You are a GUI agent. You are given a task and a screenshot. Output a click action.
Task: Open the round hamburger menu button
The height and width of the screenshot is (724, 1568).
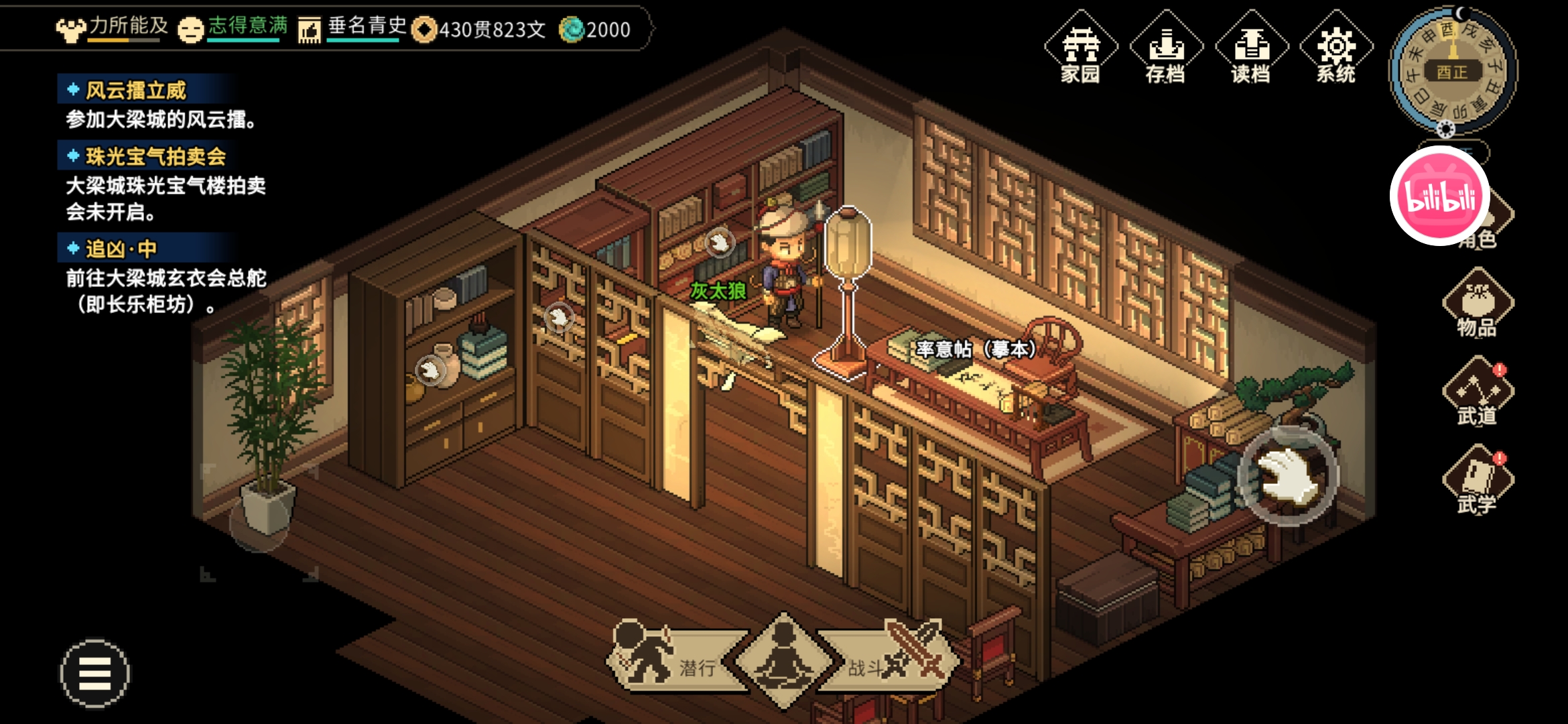[x=95, y=673]
